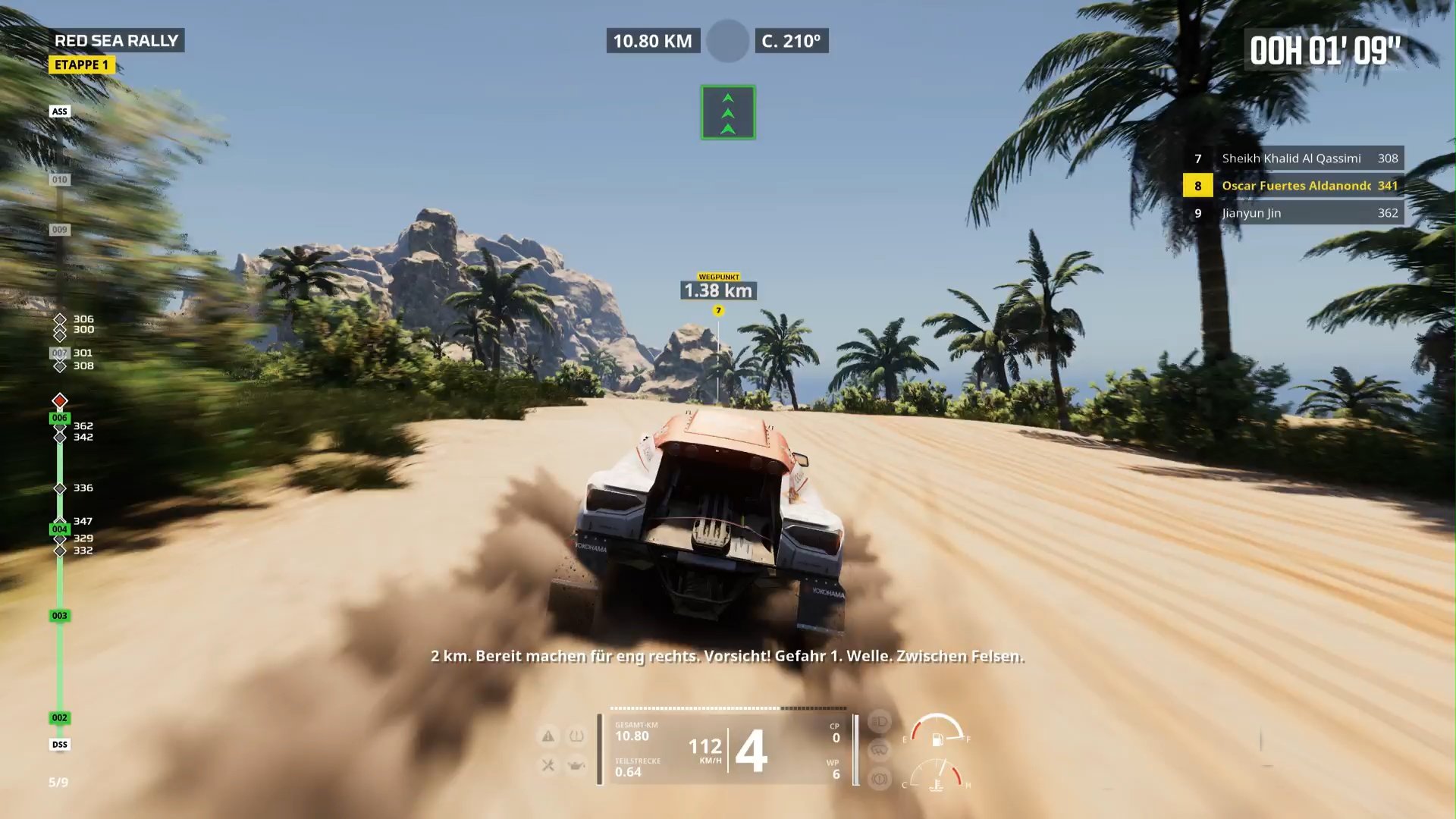Toggle the red danger diamond marker
The height and width of the screenshot is (819, 1456).
coord(59,401)
